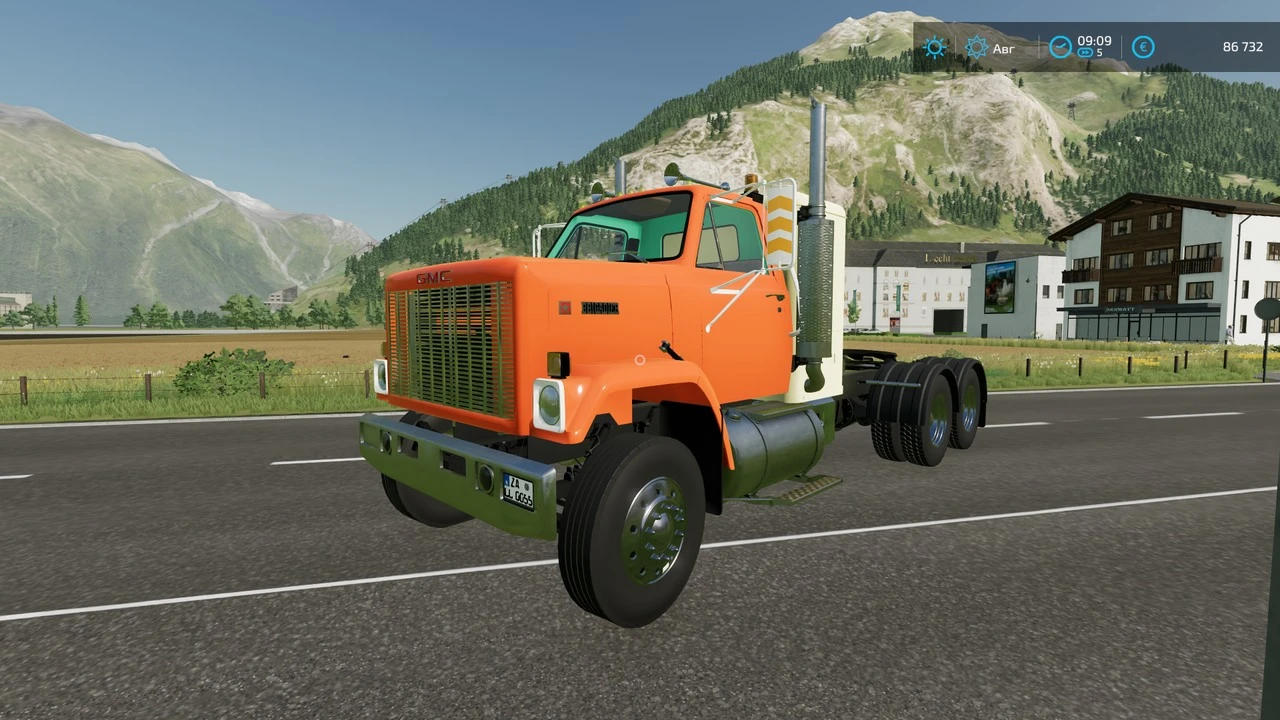Click the license plate ZA LL 0055
The height and width of the screenshot is (720, 1280).
pos(520,493)
